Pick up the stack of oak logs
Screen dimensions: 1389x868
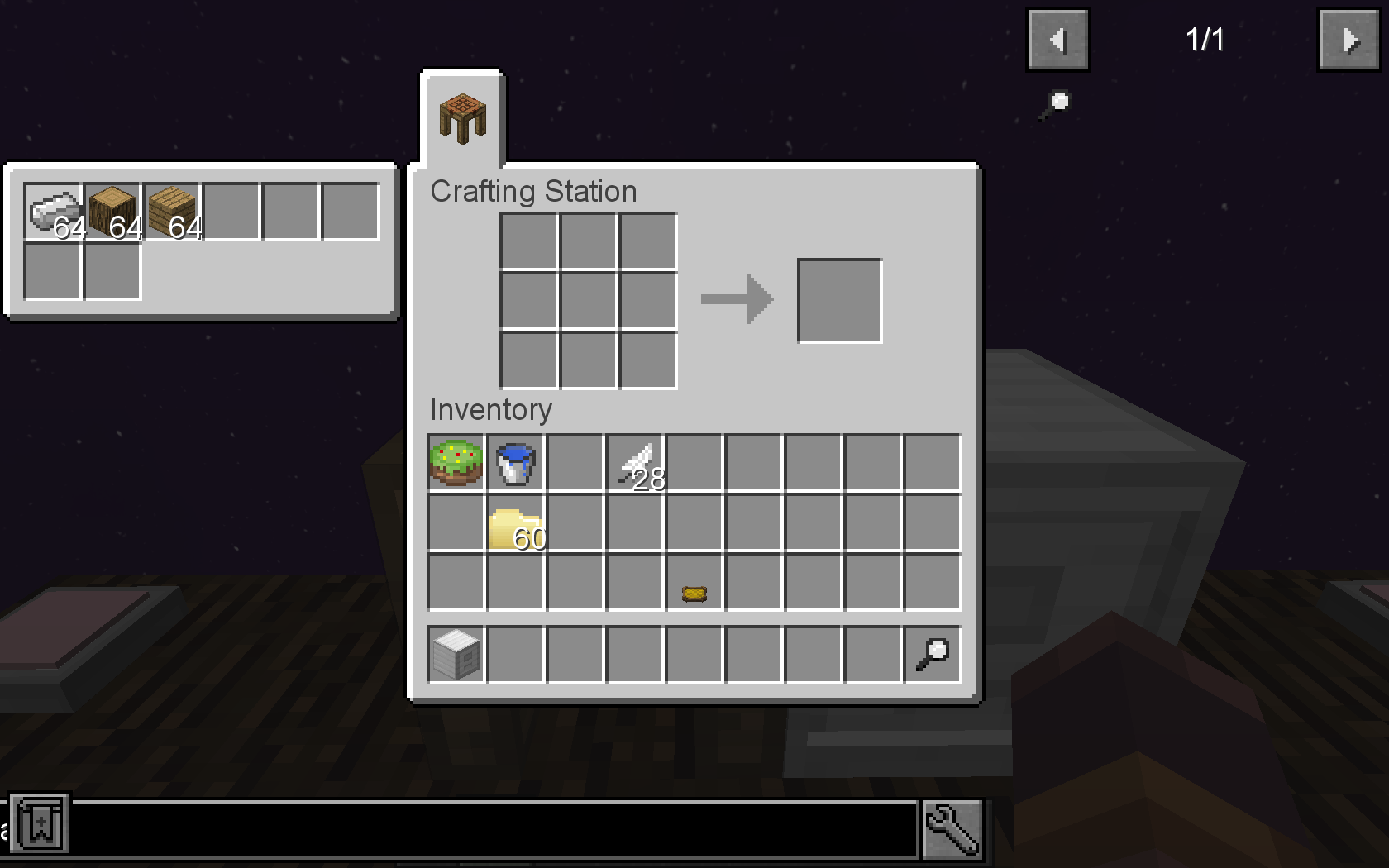112,209
